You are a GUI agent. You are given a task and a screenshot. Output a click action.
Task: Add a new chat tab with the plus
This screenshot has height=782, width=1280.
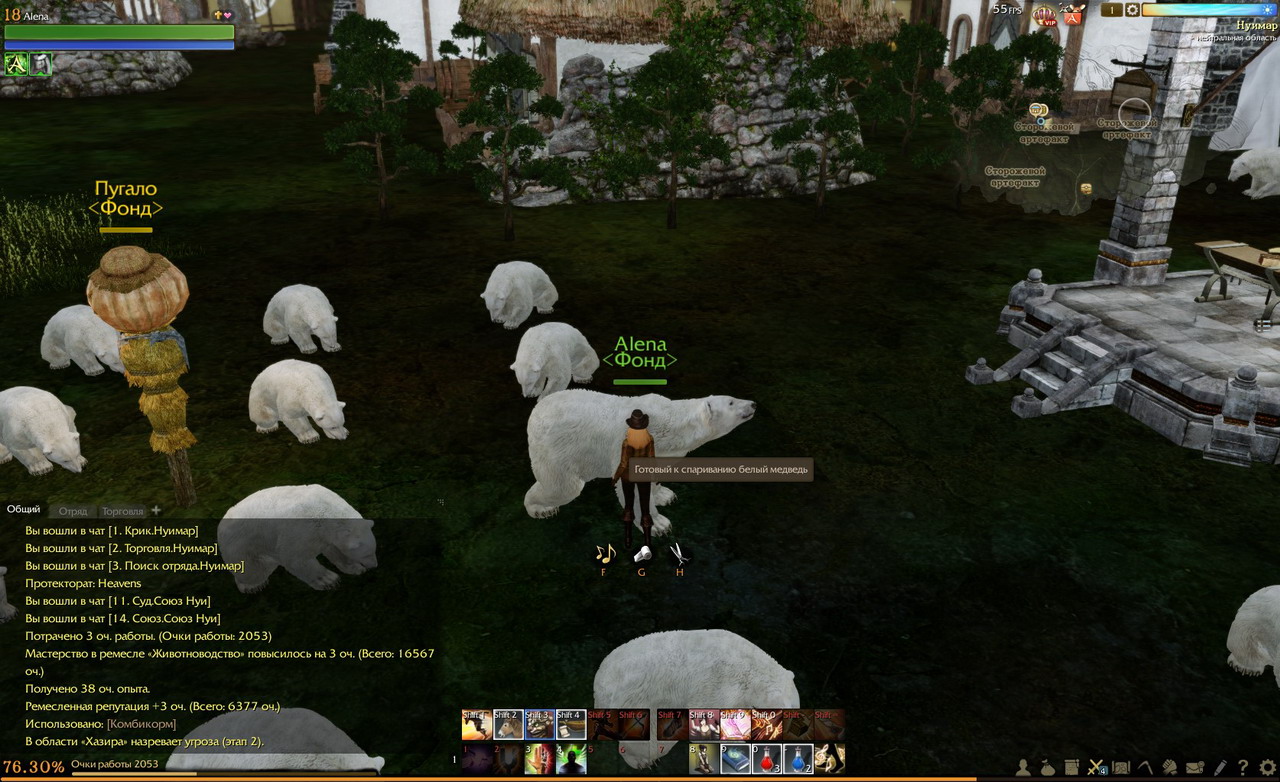coord(156,510)
